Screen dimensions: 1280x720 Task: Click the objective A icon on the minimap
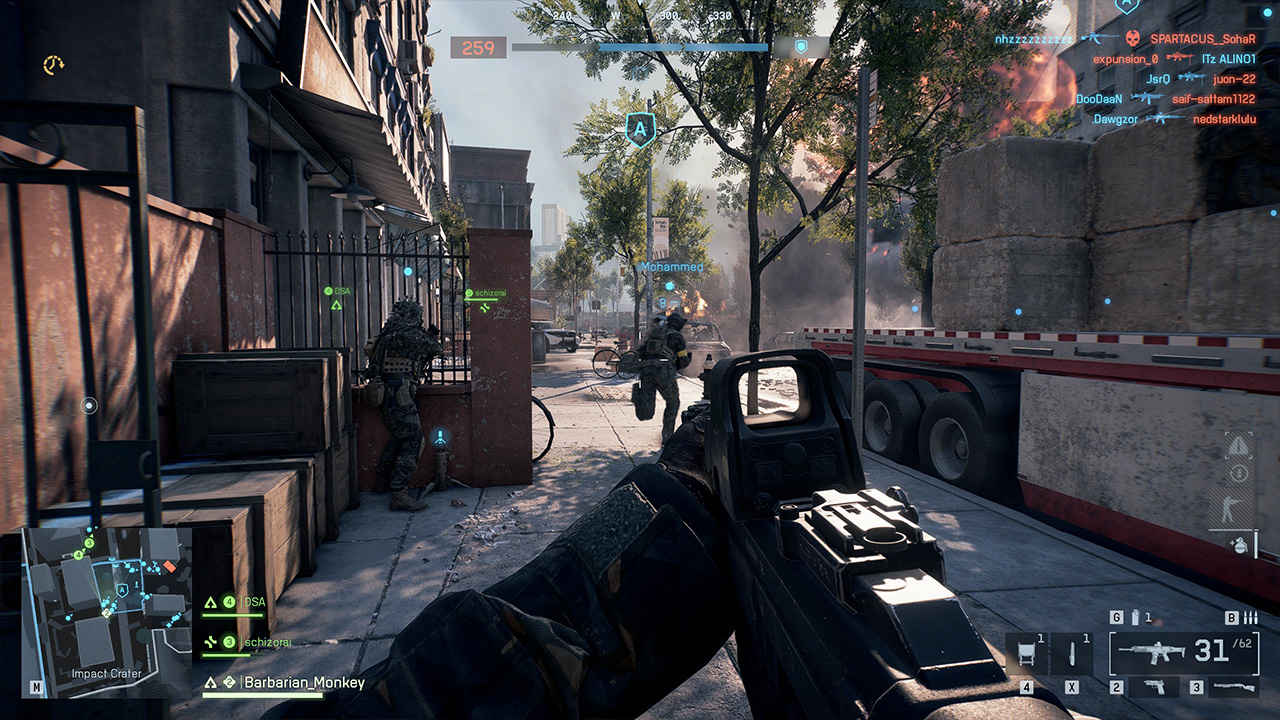coord(122,591)
